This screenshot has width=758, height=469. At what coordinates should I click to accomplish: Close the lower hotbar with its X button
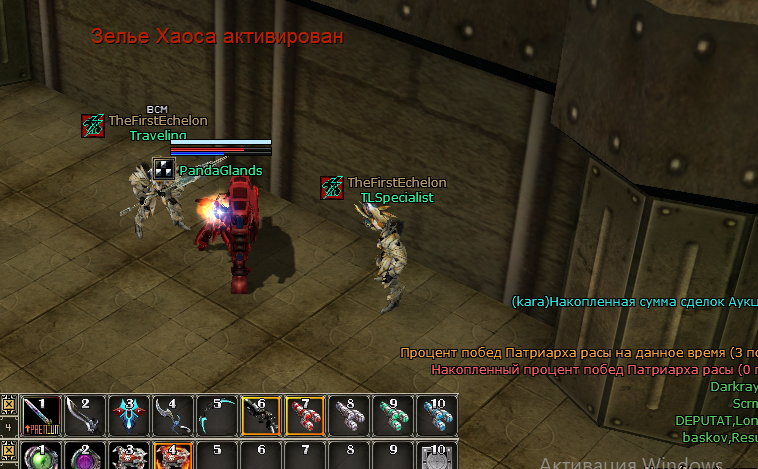(x=9, y=449)
